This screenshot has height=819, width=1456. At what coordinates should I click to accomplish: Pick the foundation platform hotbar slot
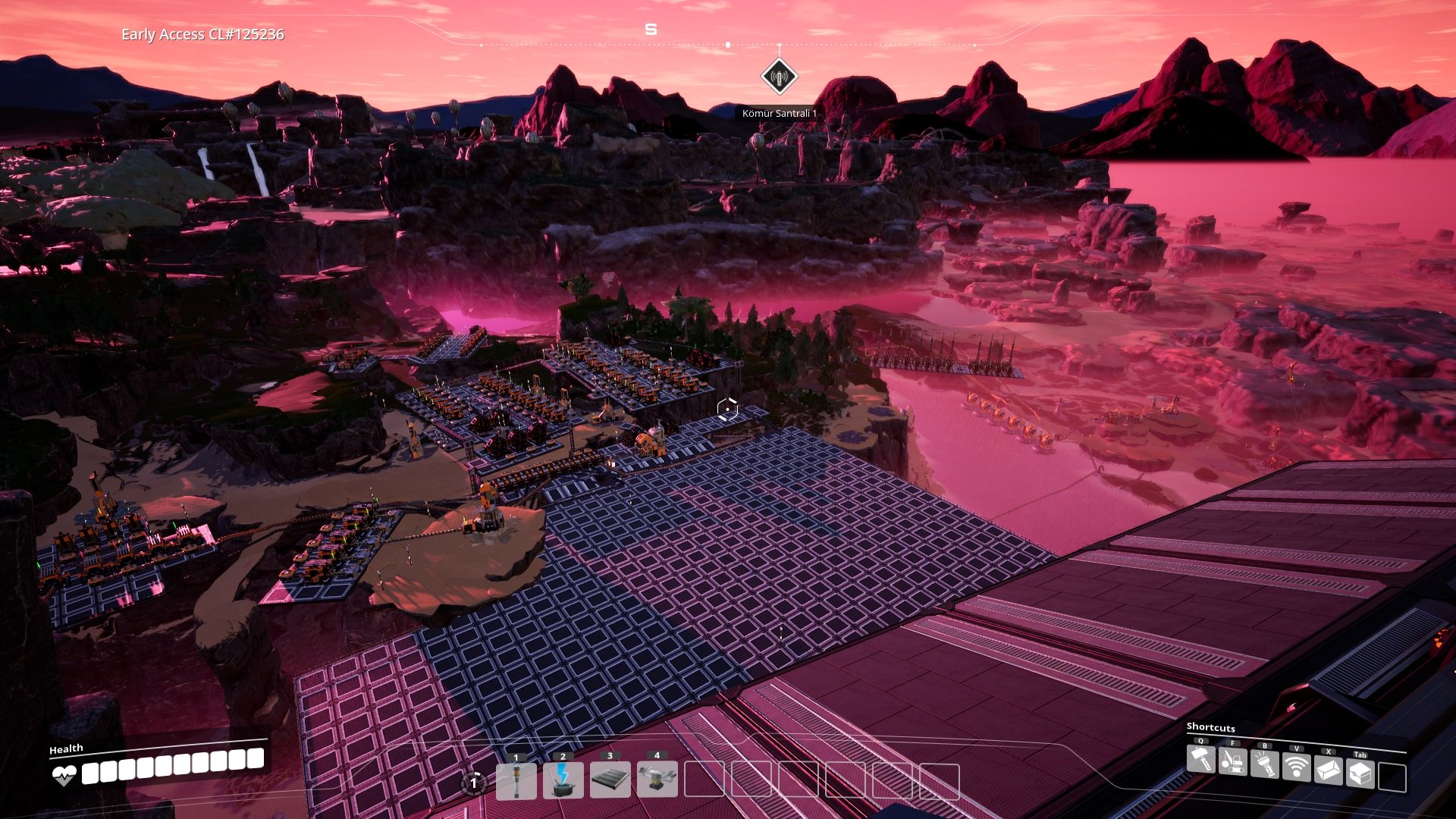coord(610,781)
